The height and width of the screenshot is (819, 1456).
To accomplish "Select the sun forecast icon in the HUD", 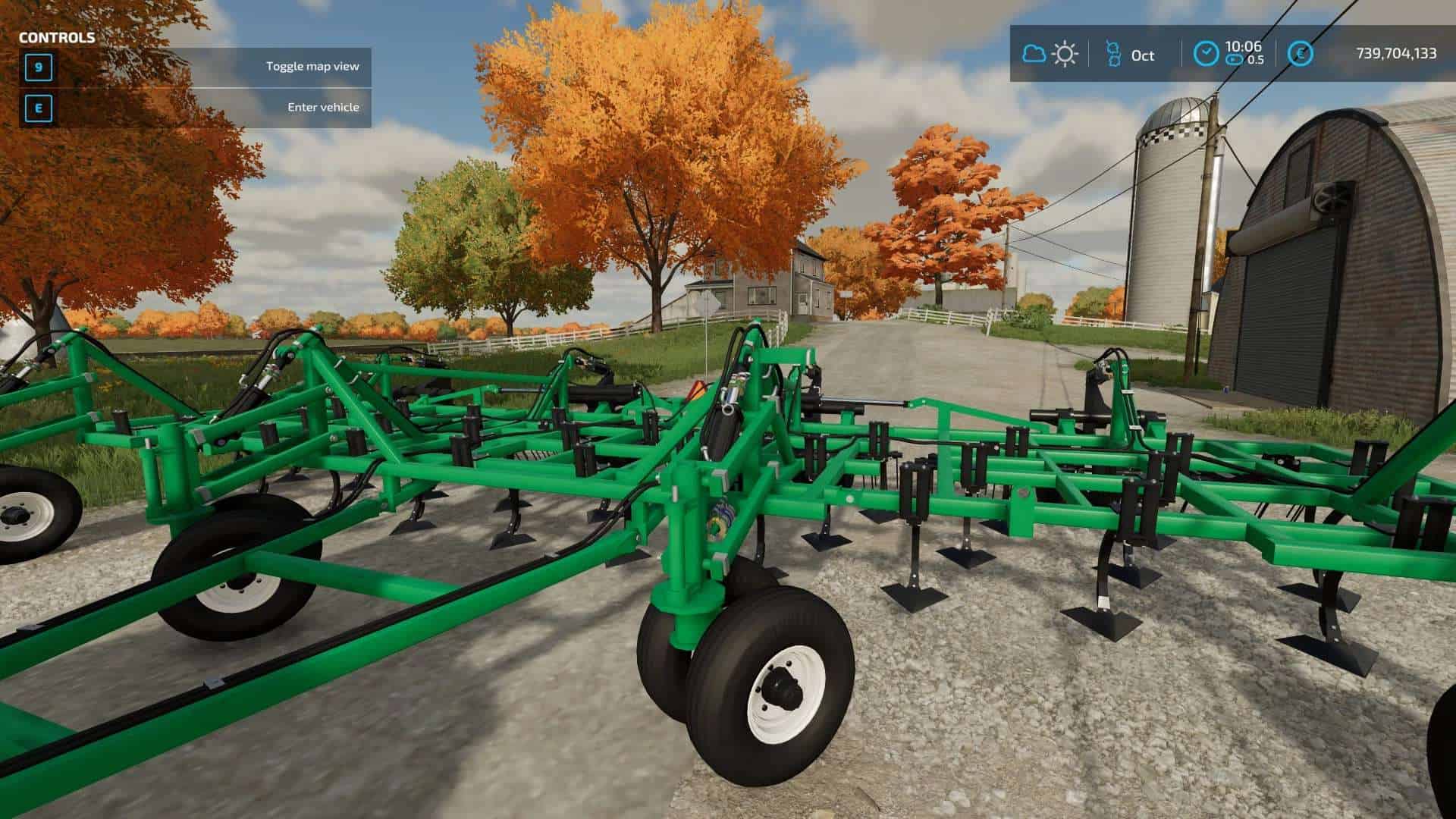I will [x=1065, y=53].
